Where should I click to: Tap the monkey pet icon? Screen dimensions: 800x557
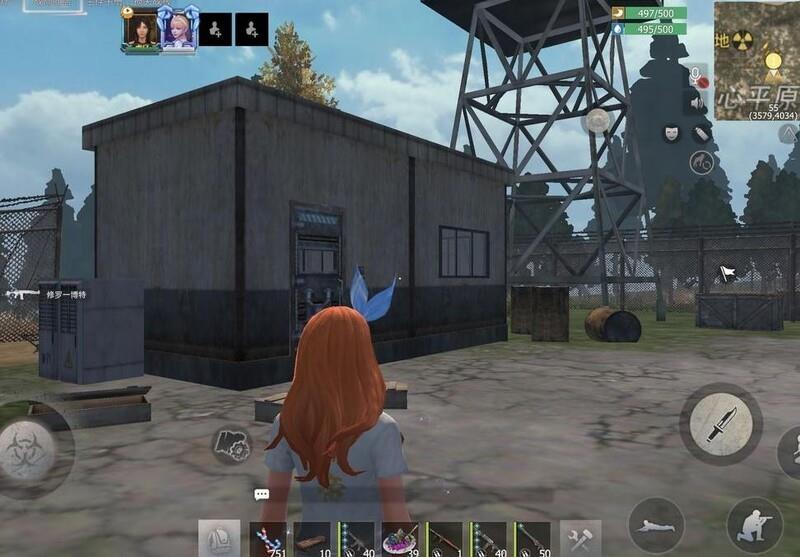click(x=701, y=163)
